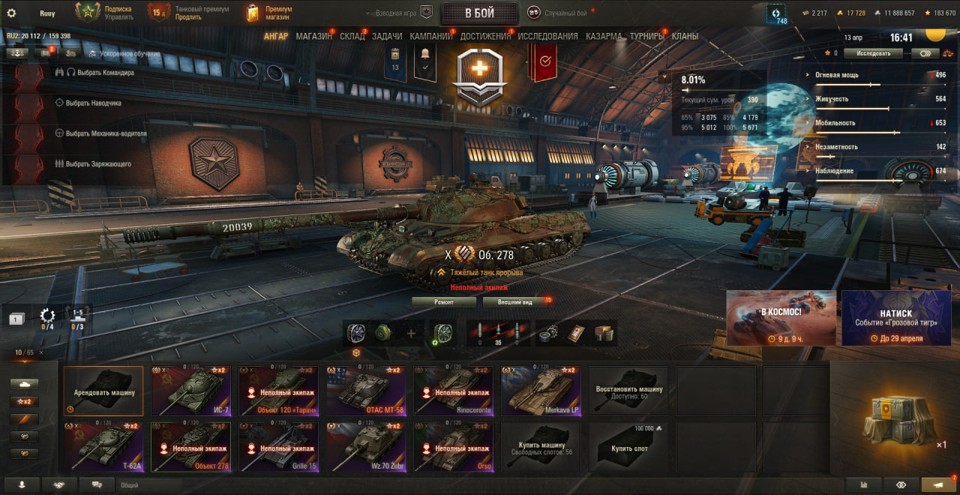Pick the Merkava LP tank tile
This screenshot has width=960, height=495.
pos(542,390)
